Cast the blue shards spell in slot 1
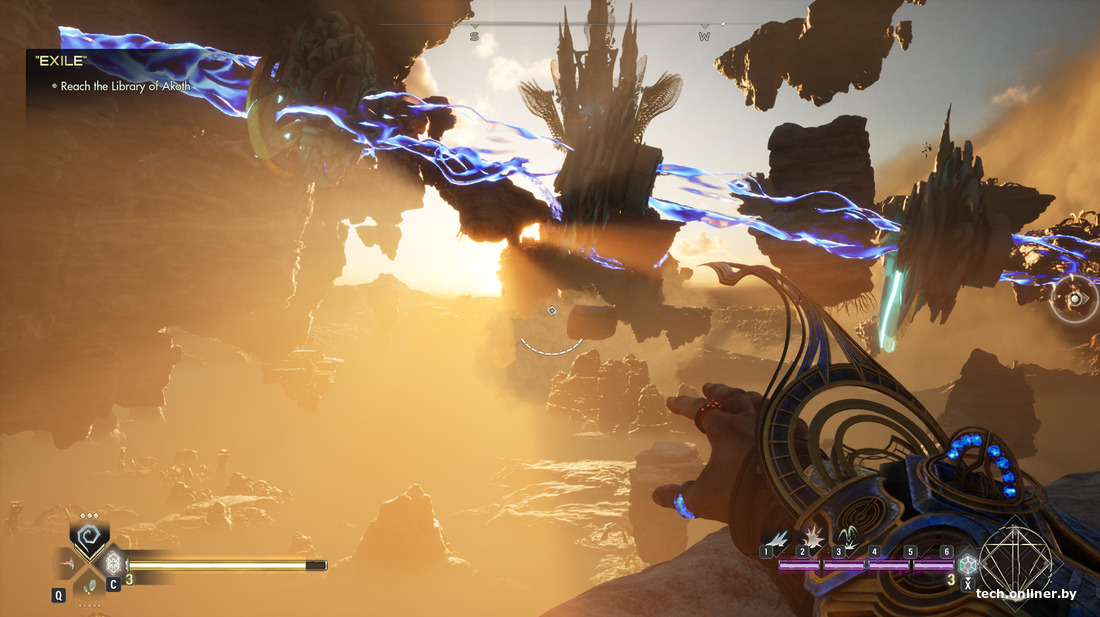 tap(774, 538)
